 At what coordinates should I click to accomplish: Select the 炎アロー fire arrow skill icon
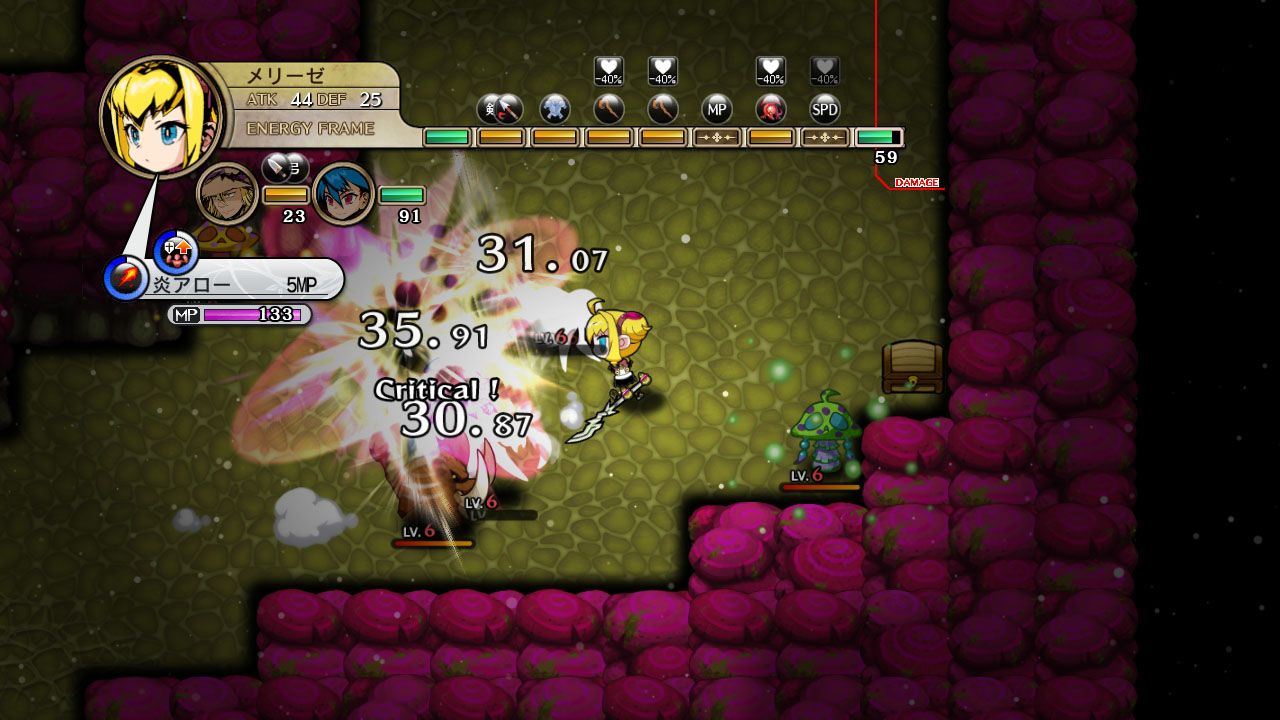(x=125, y=278)
